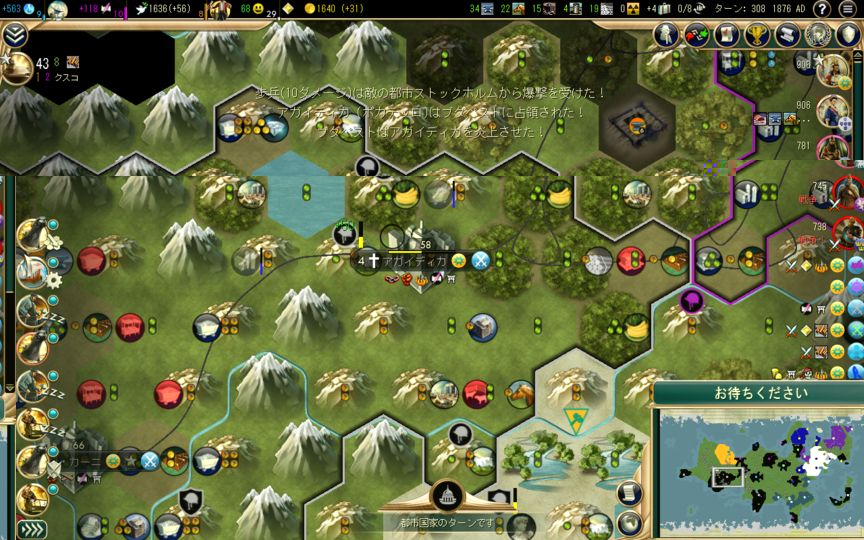
Task: Open the Civilopedia help question-mark button
Action: 822,9
